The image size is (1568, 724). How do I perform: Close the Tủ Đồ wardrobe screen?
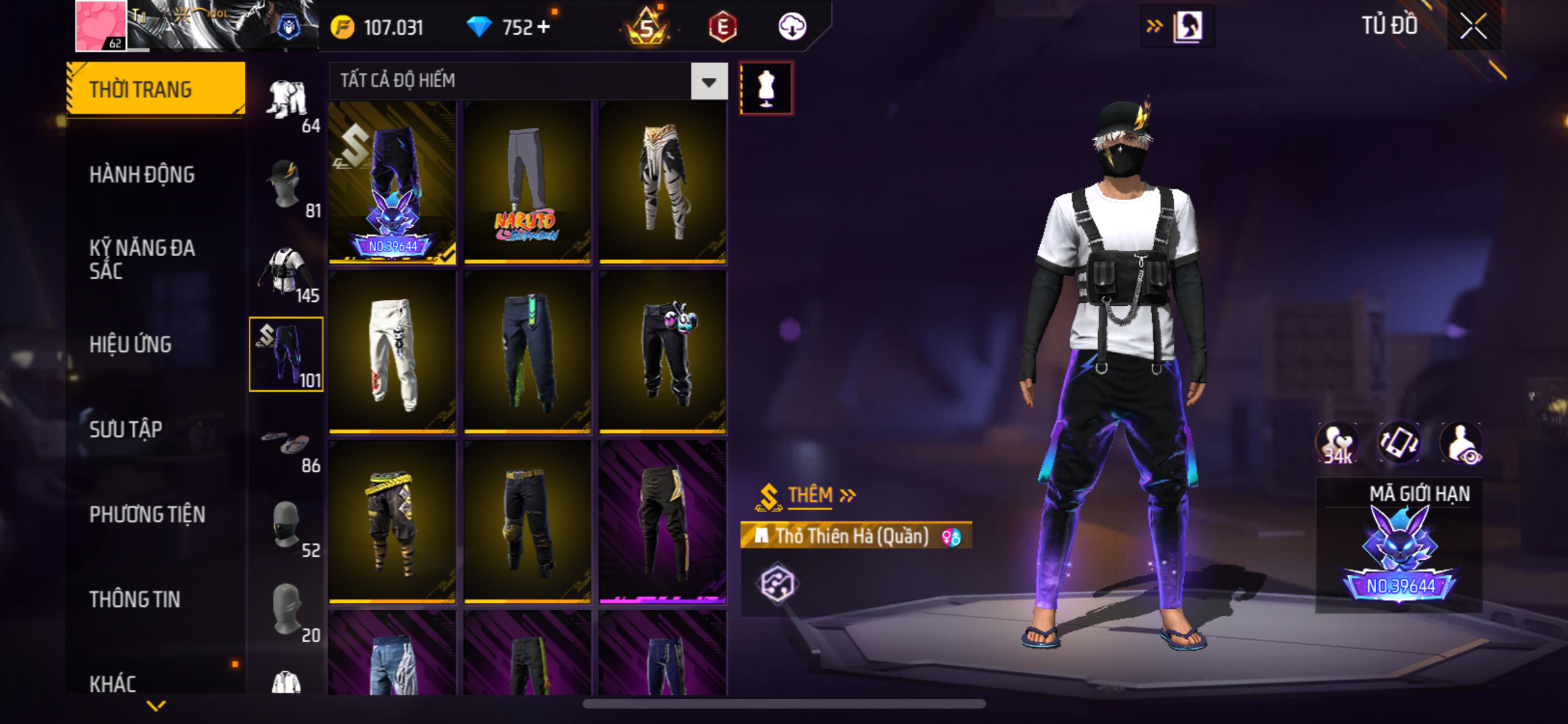point(1473,26)
